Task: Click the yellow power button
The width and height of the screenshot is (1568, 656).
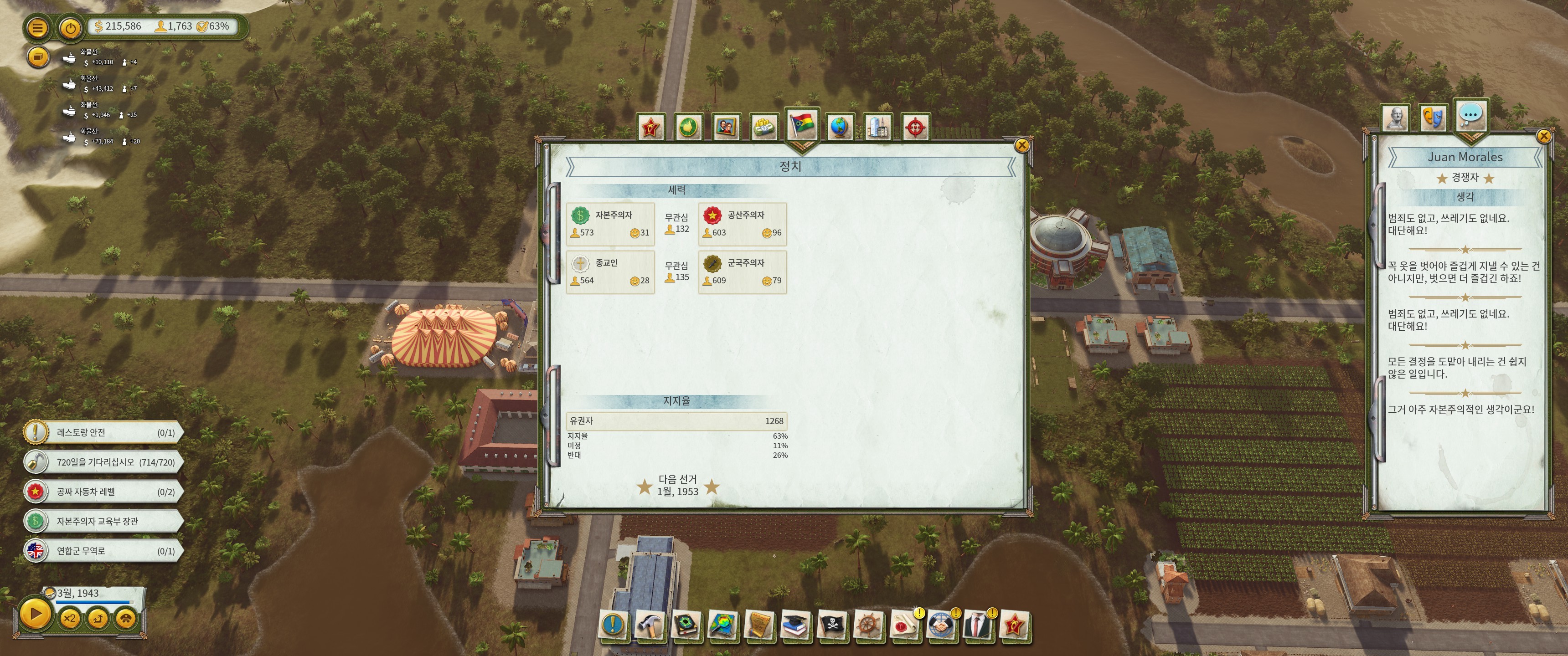Action: point(71,27)
